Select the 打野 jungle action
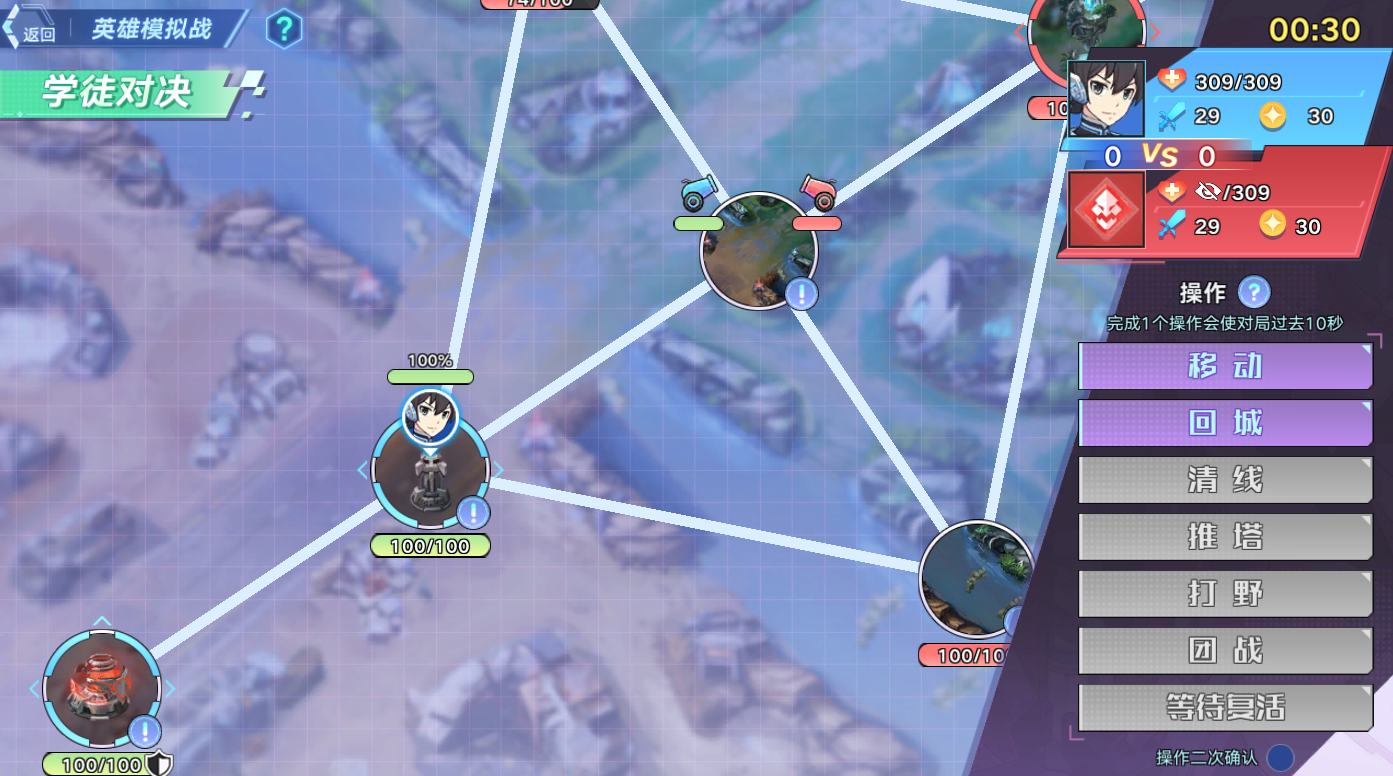Viewport: 1393px width, 776px height. 1225,593
